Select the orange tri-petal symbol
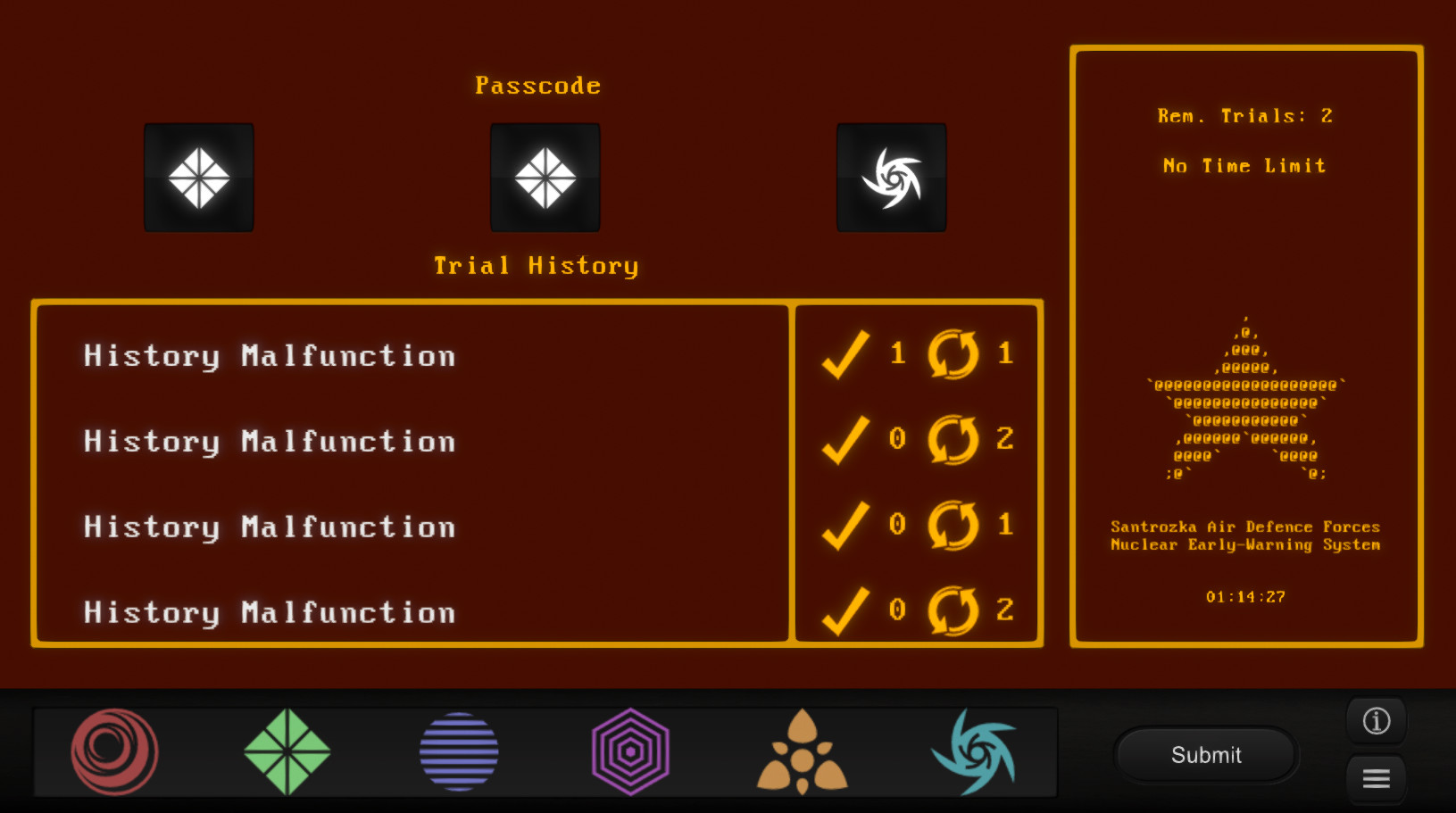This screenshot has height=813, width=1456. (x=803, y=751)
